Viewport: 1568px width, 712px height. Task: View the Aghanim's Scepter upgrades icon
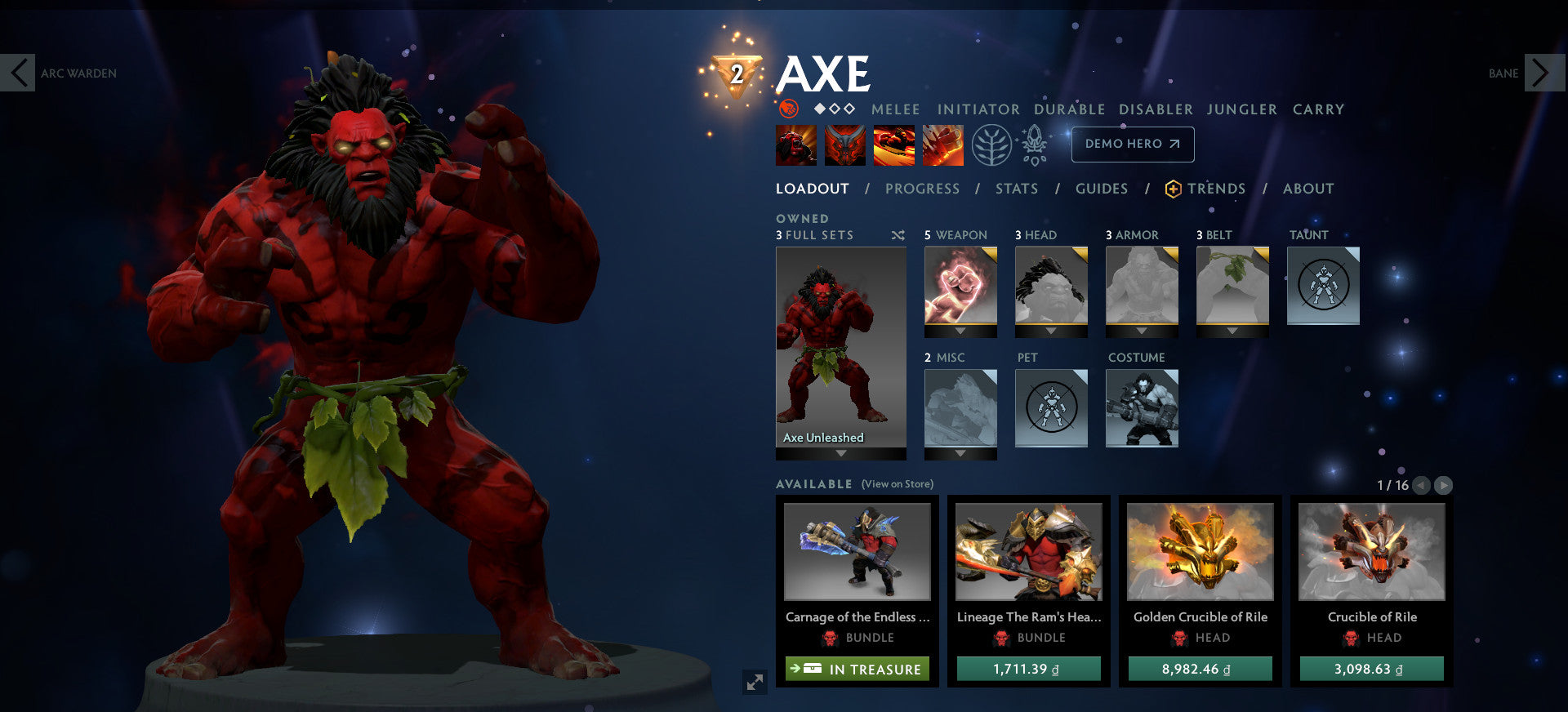click(x=1035, y=145)
